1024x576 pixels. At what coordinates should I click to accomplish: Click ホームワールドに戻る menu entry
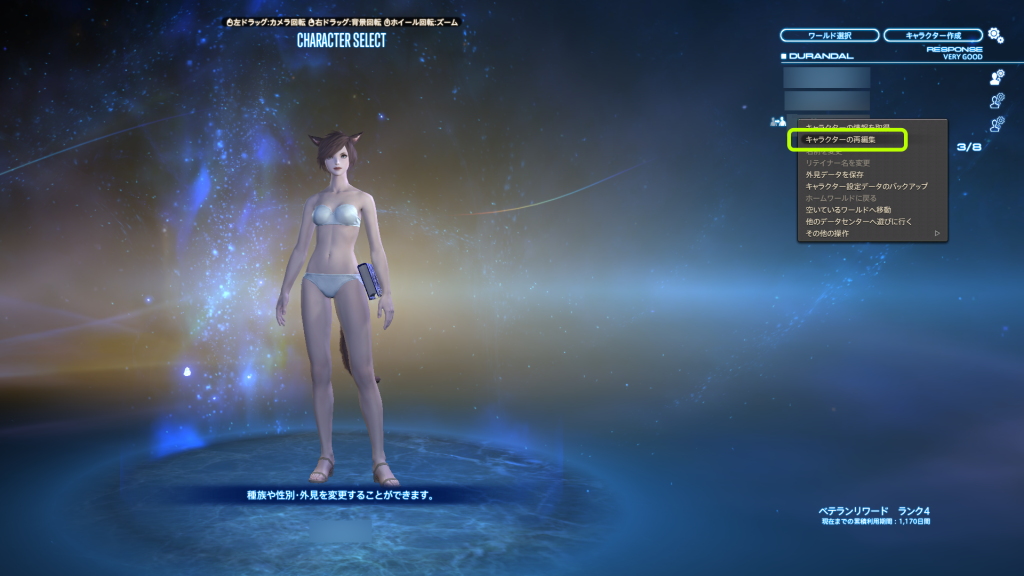point(840,198)
